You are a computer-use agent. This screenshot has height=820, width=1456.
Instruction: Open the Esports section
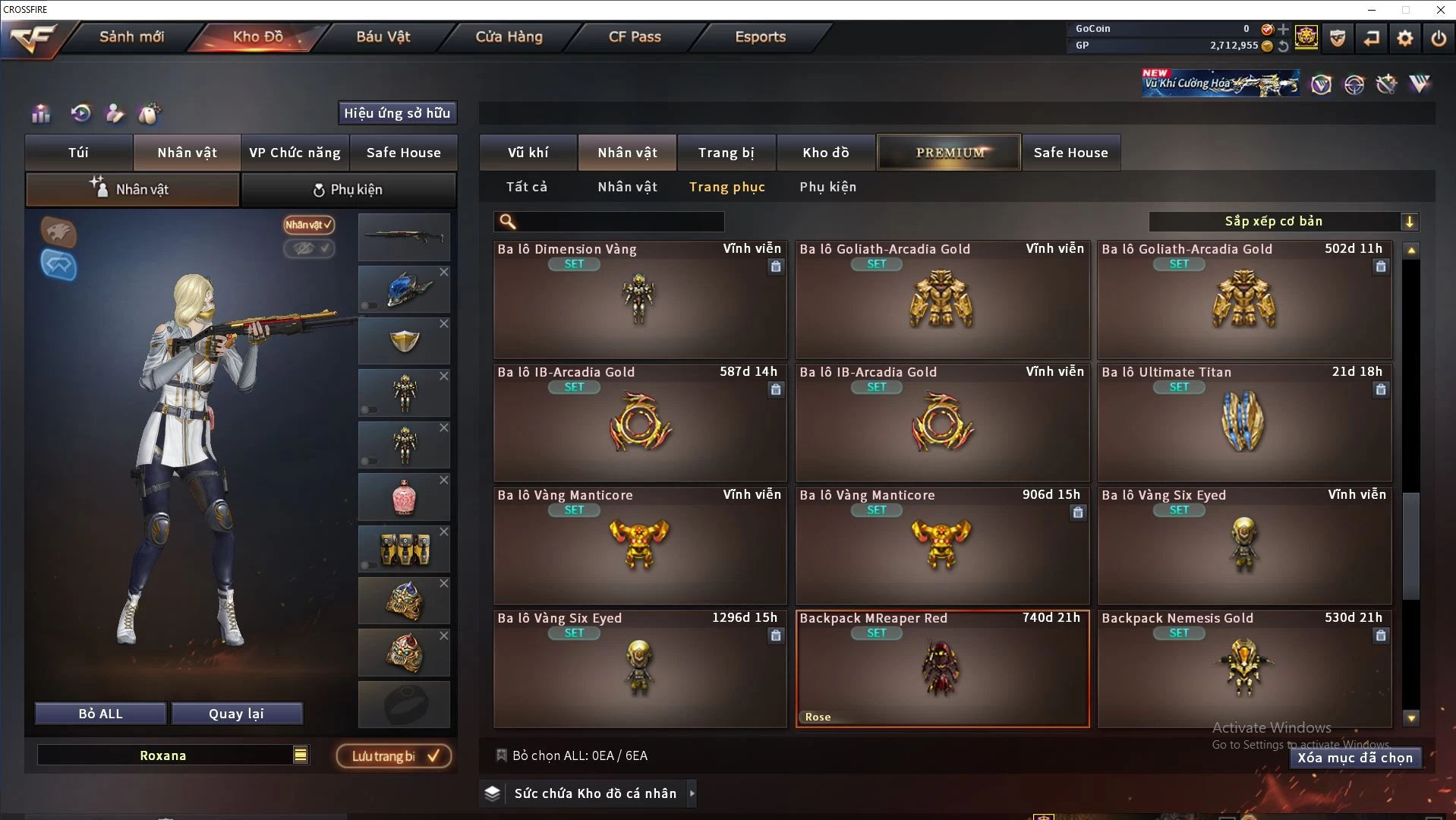click(760, 36)
